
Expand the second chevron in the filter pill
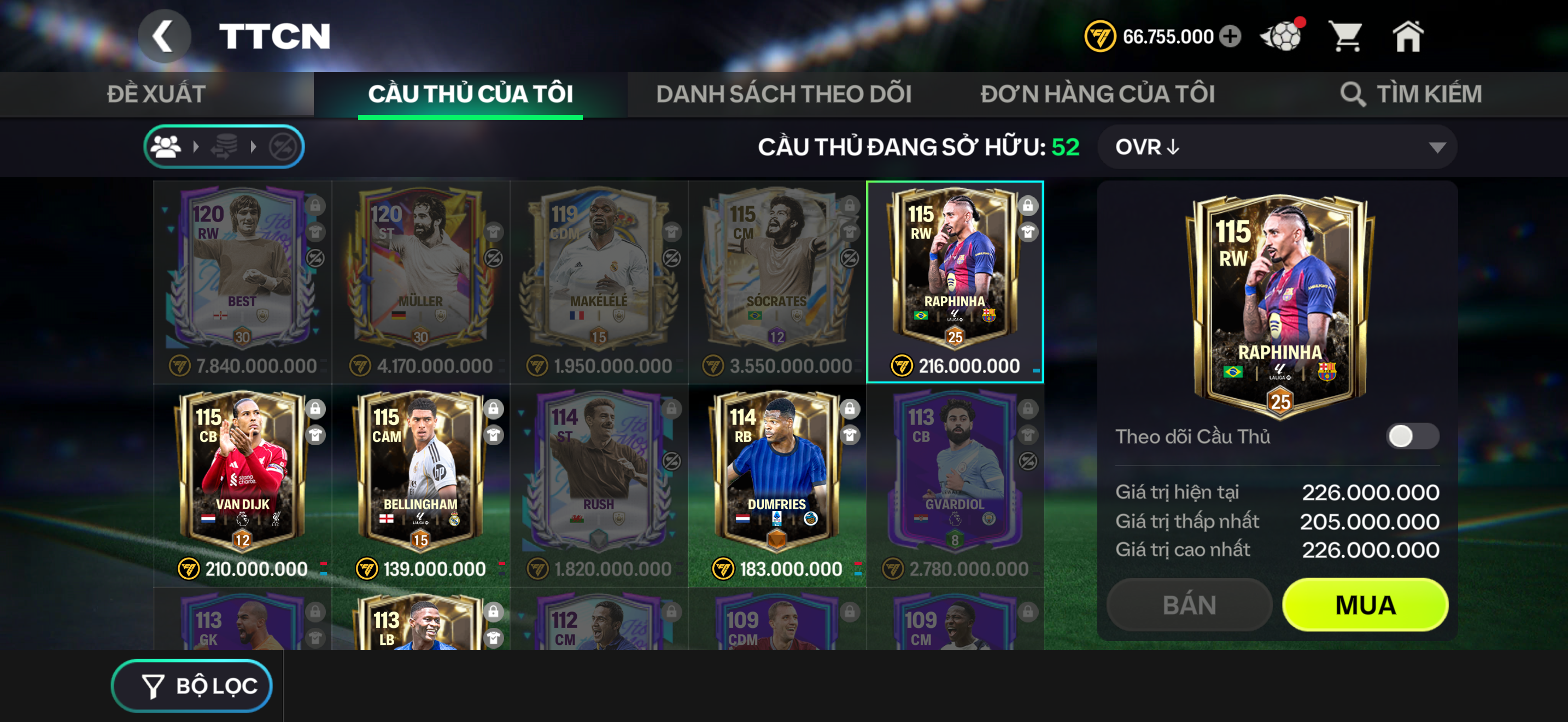click(x=253, y=146)
